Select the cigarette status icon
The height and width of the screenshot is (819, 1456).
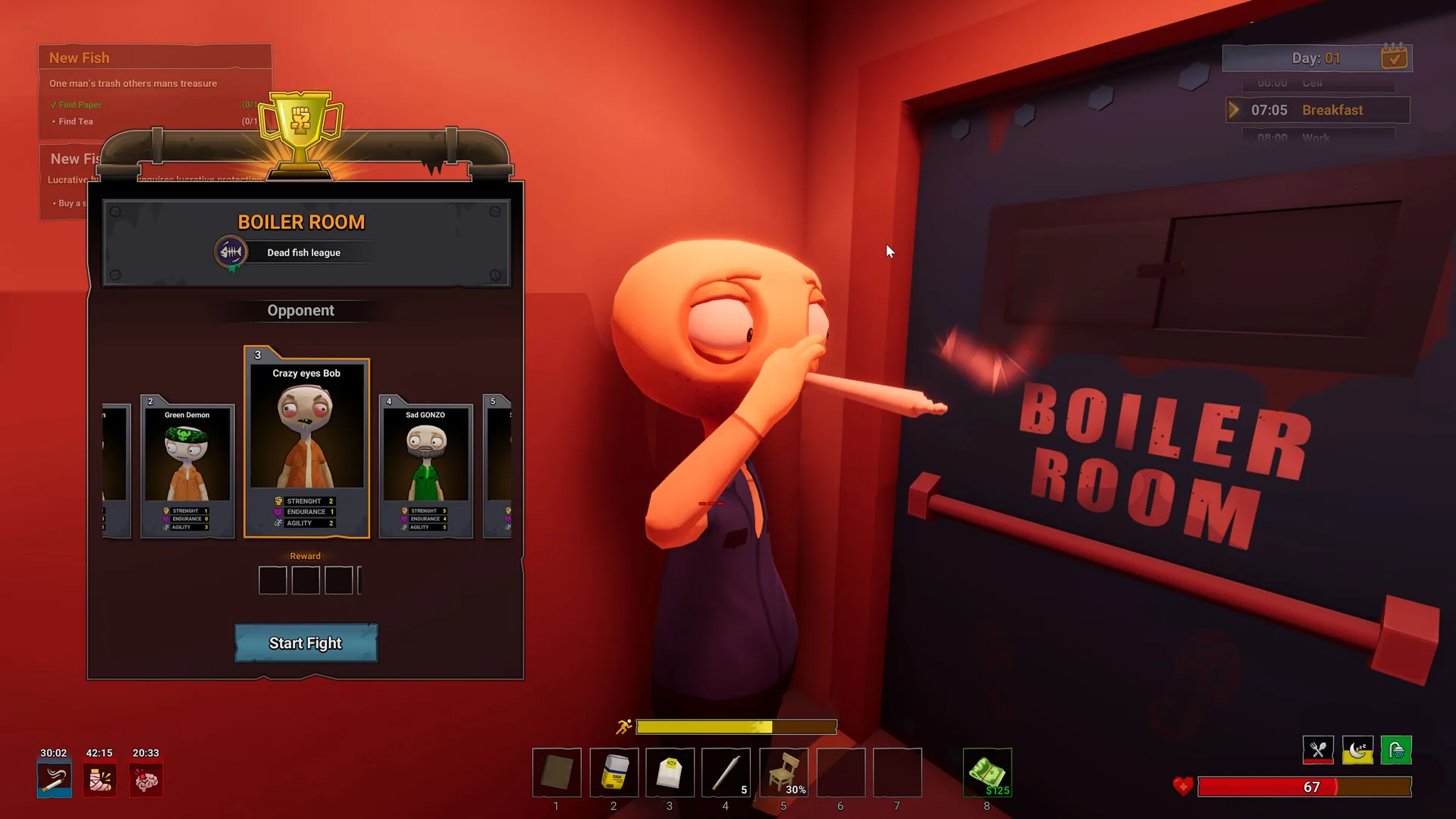[x=54, y=779]
